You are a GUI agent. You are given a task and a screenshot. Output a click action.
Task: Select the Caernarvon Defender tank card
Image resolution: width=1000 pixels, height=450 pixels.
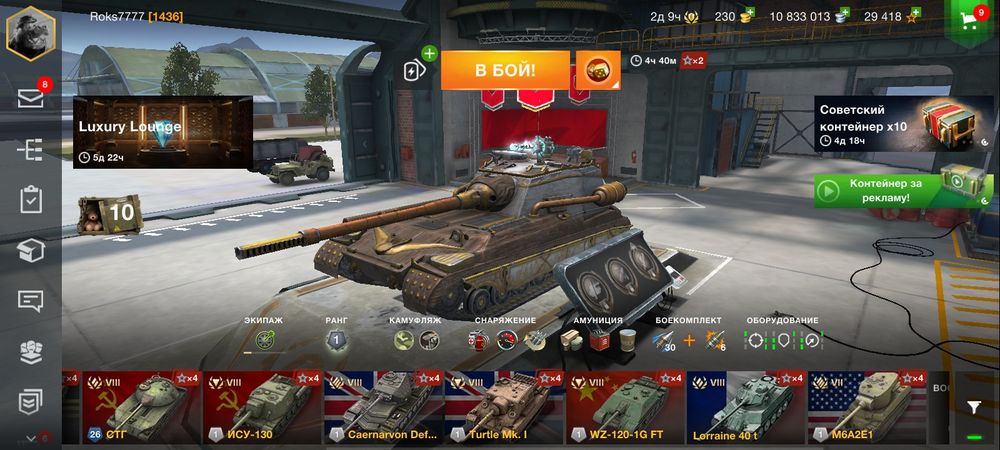[x=383, y=407]
